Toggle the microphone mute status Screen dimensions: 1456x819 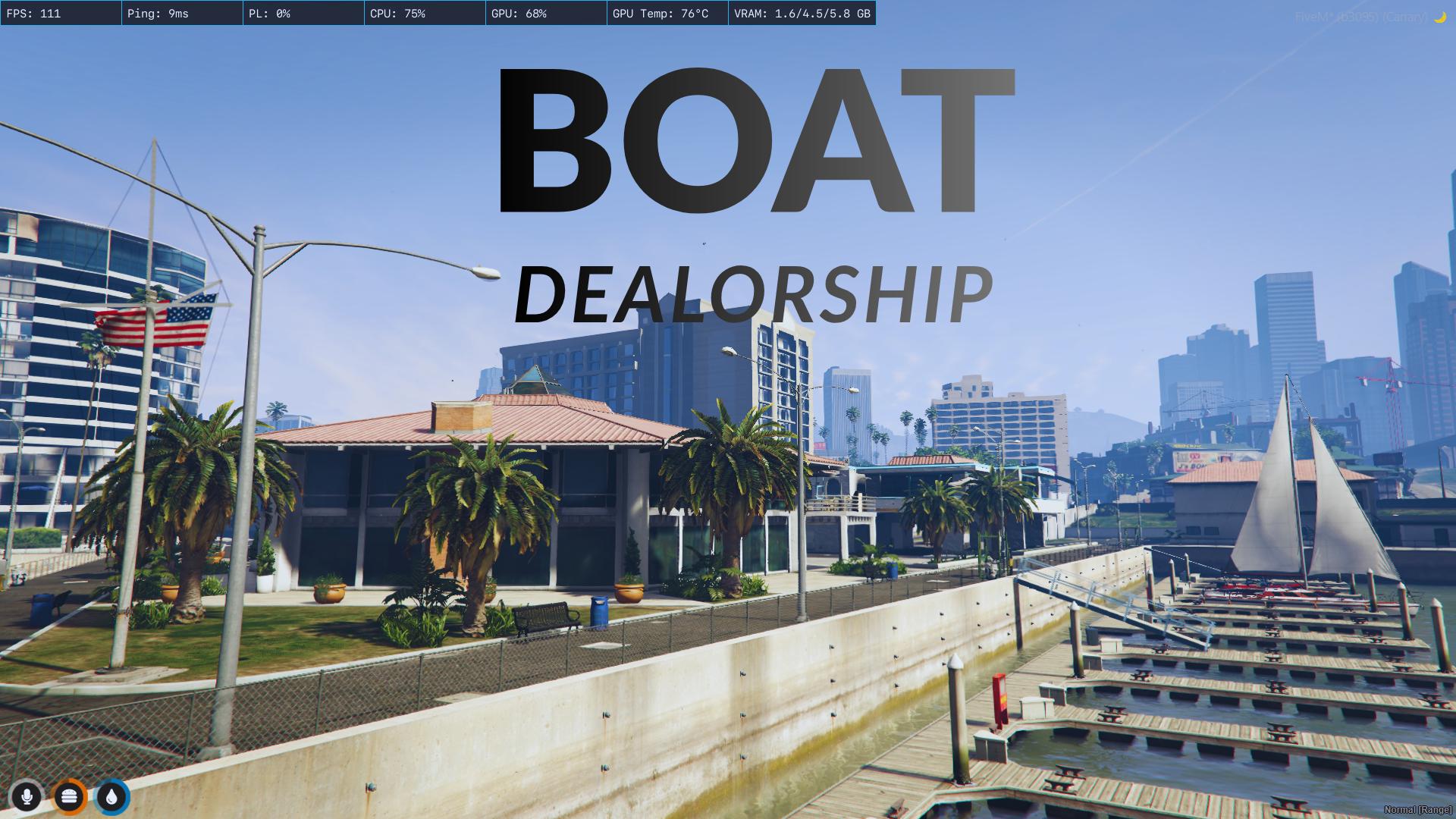27,797
